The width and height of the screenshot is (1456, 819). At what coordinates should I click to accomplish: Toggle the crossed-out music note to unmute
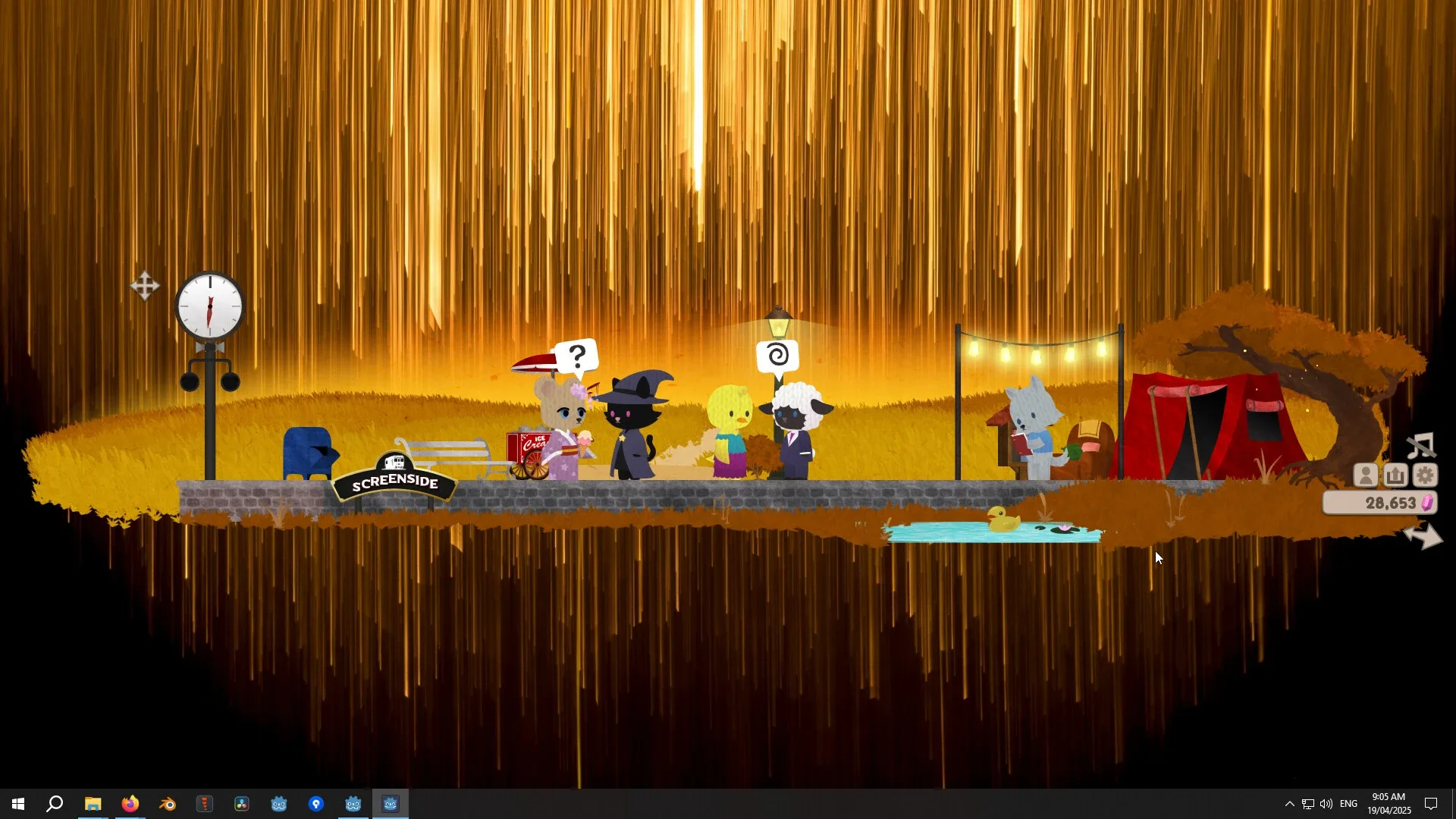(x=1422, y=446)
